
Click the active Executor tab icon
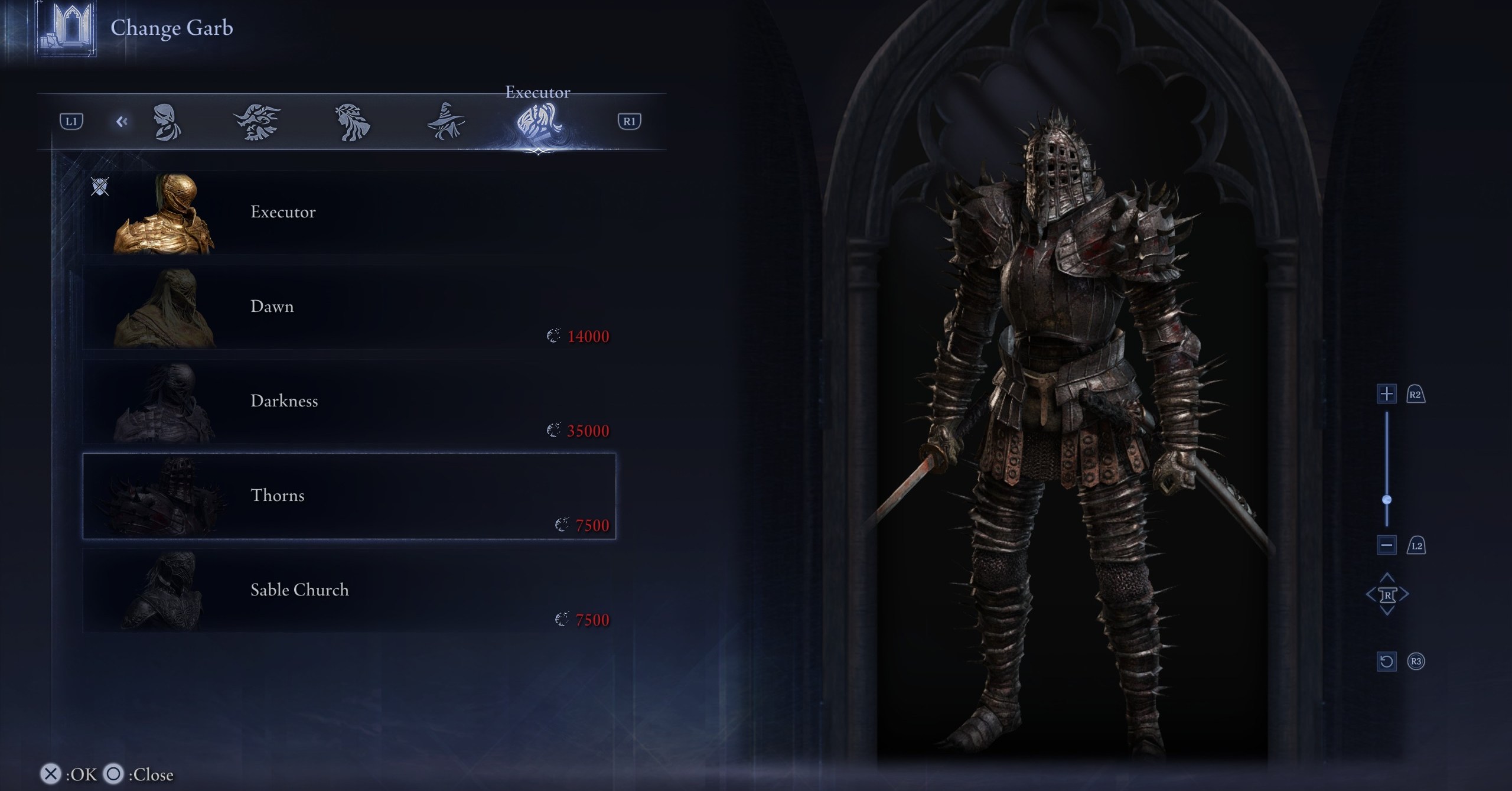tap(538, 122)
